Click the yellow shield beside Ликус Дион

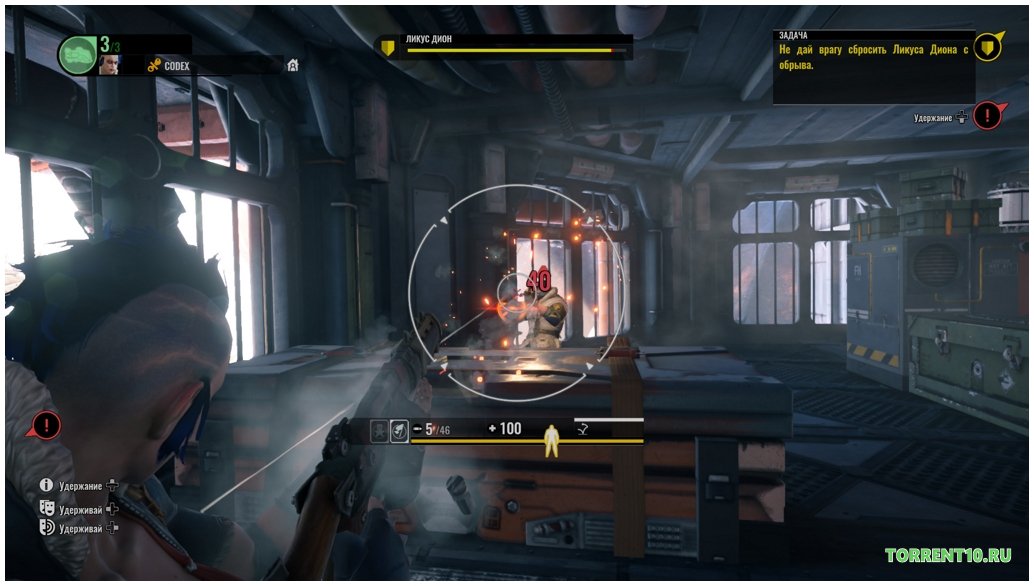(x=388, y=46)
